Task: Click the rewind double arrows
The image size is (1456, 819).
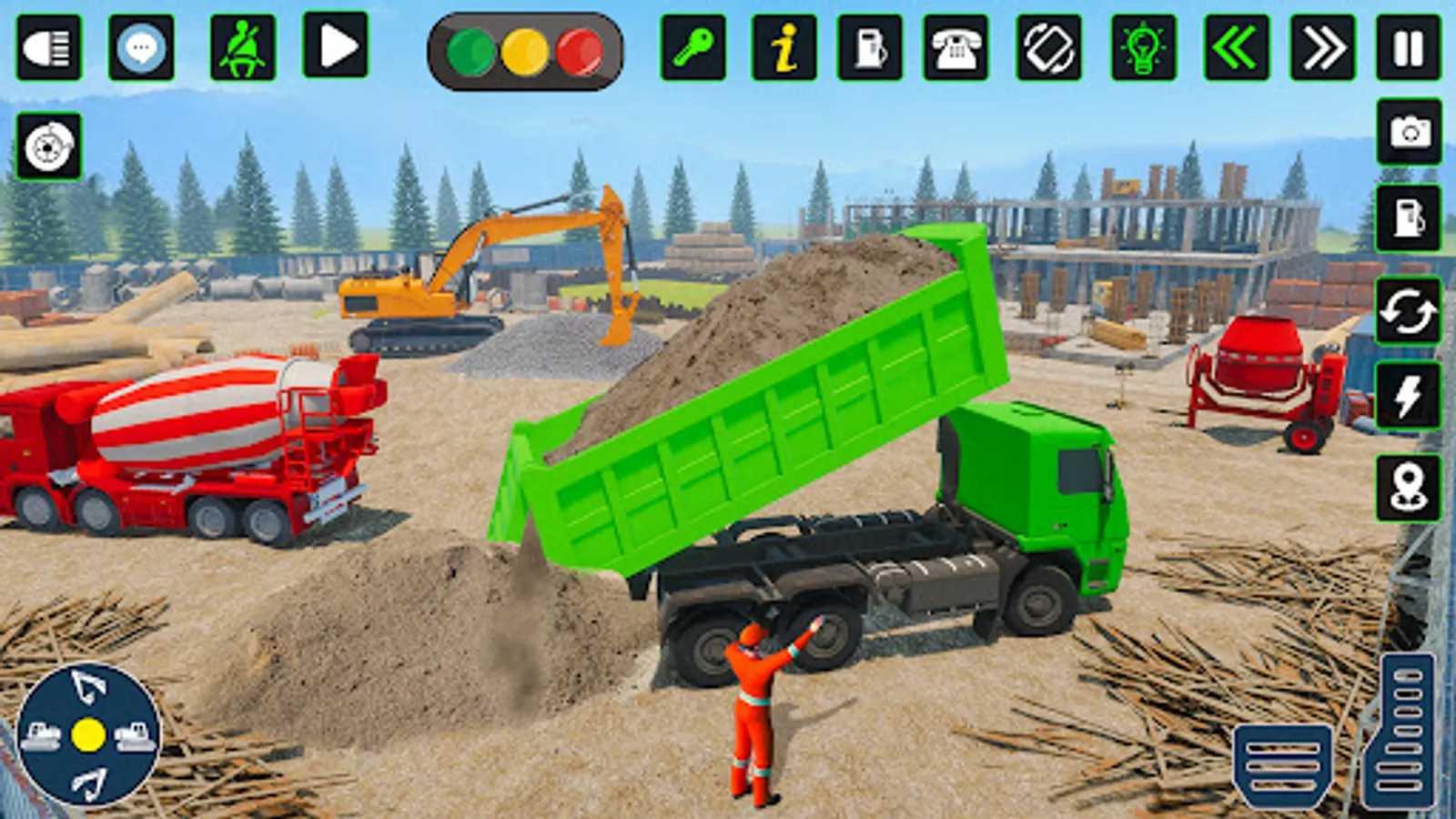Action: click(1238, 50)
